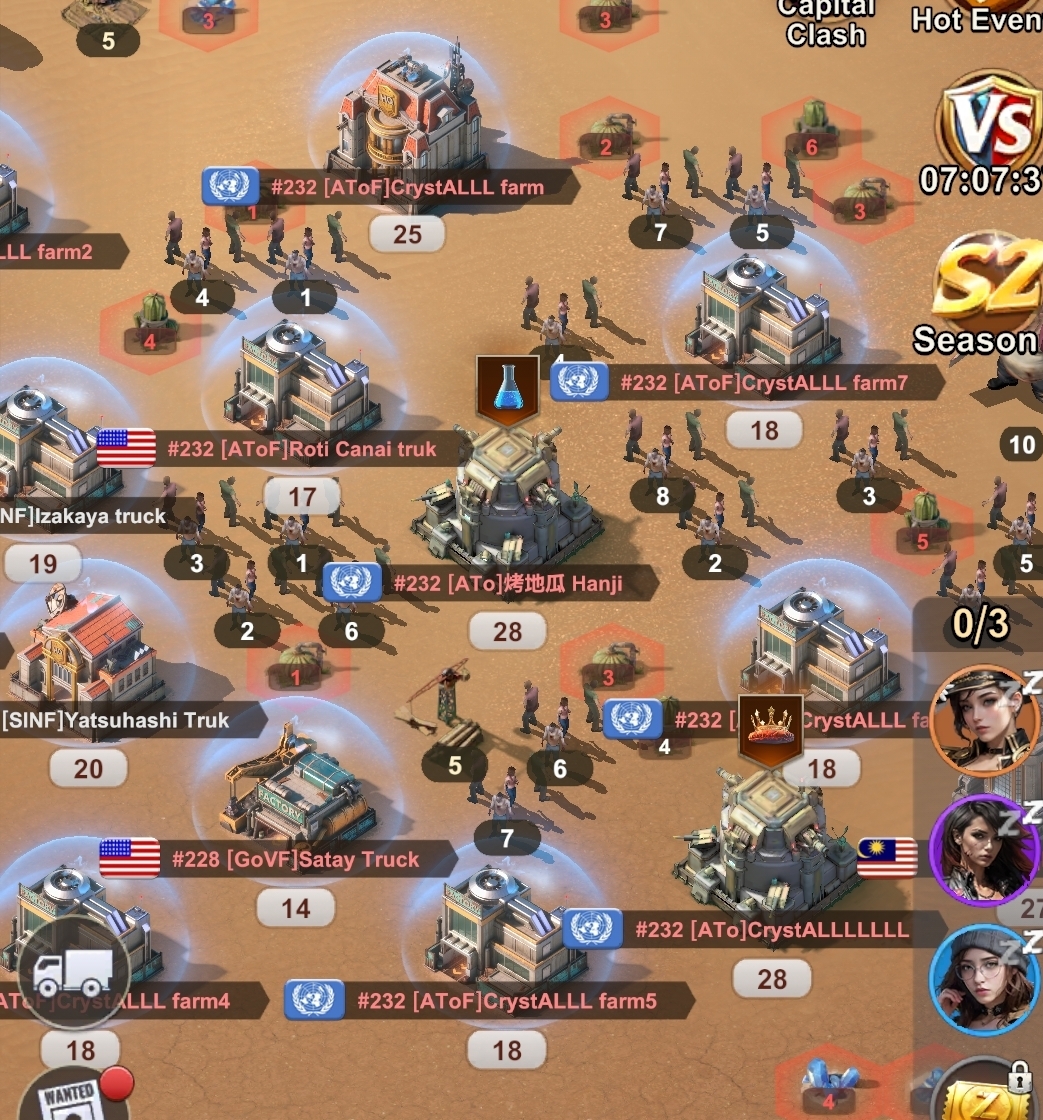Screen dimensions: 1043x1120
Task: Tap the crown badge above CrystALLLLLLL base
Action: click(771, 729)
